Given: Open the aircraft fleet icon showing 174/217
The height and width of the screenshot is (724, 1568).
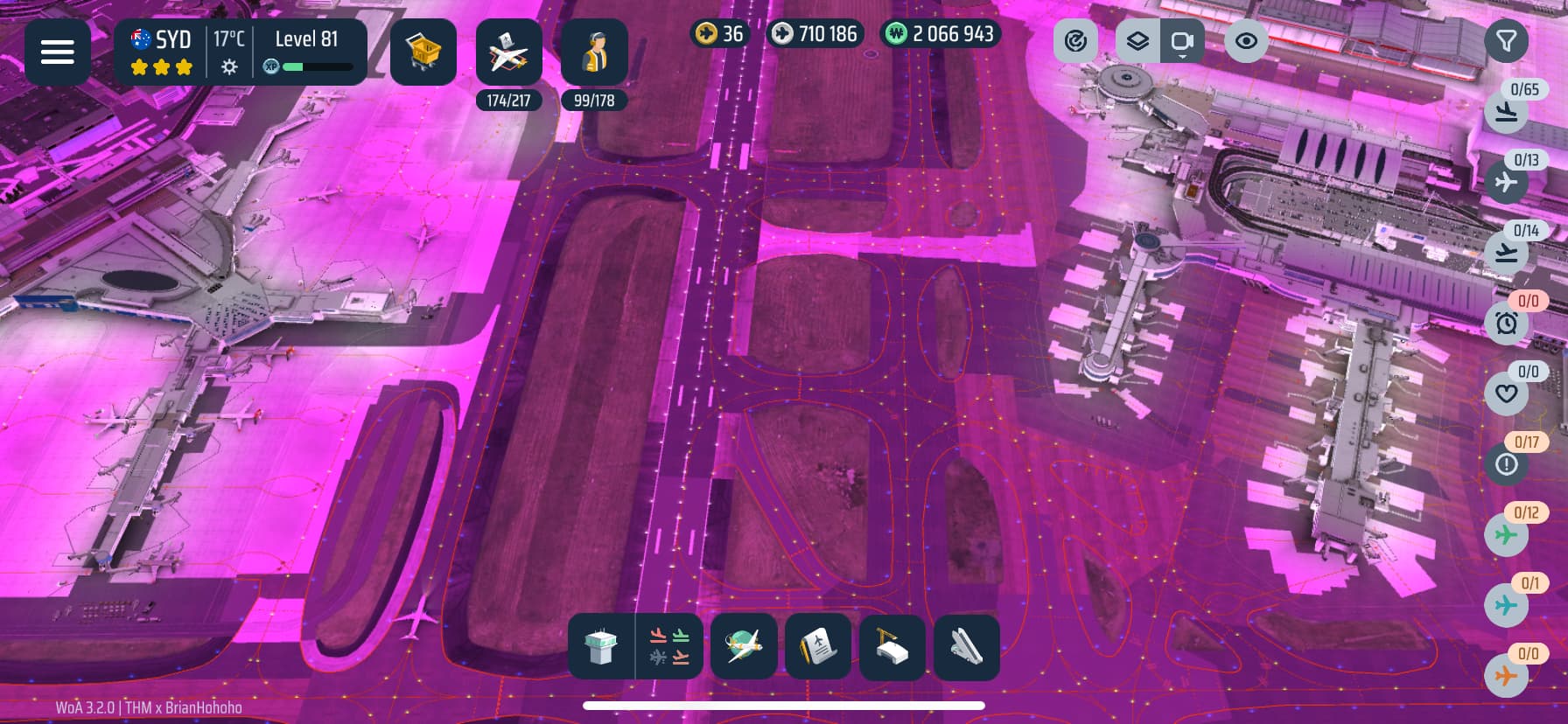Looking at the screenshot, I should click(508, 54).
